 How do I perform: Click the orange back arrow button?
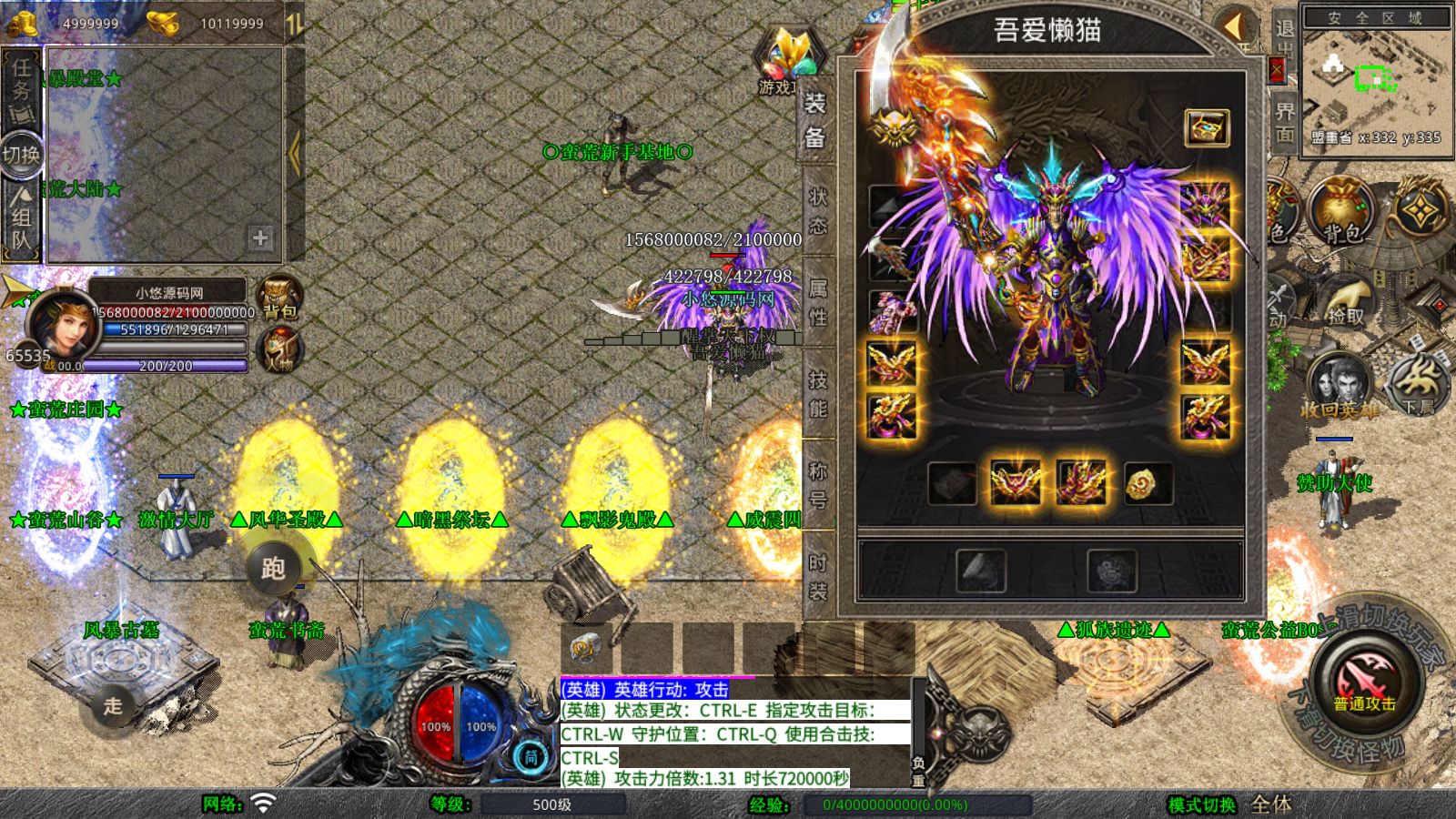tap(1236, 26)
